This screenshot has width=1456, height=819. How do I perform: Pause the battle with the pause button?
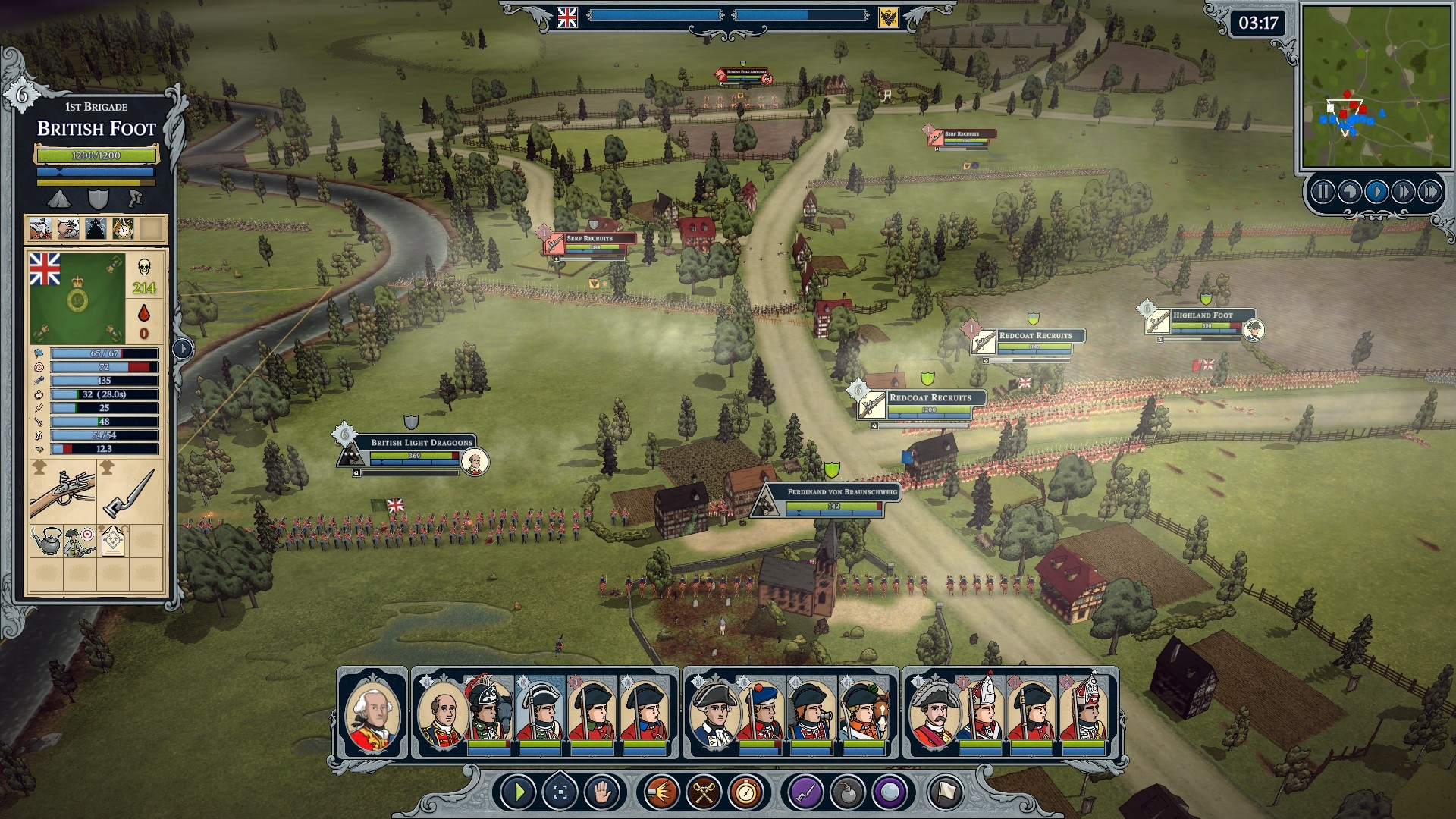(x=1323, y=192)
